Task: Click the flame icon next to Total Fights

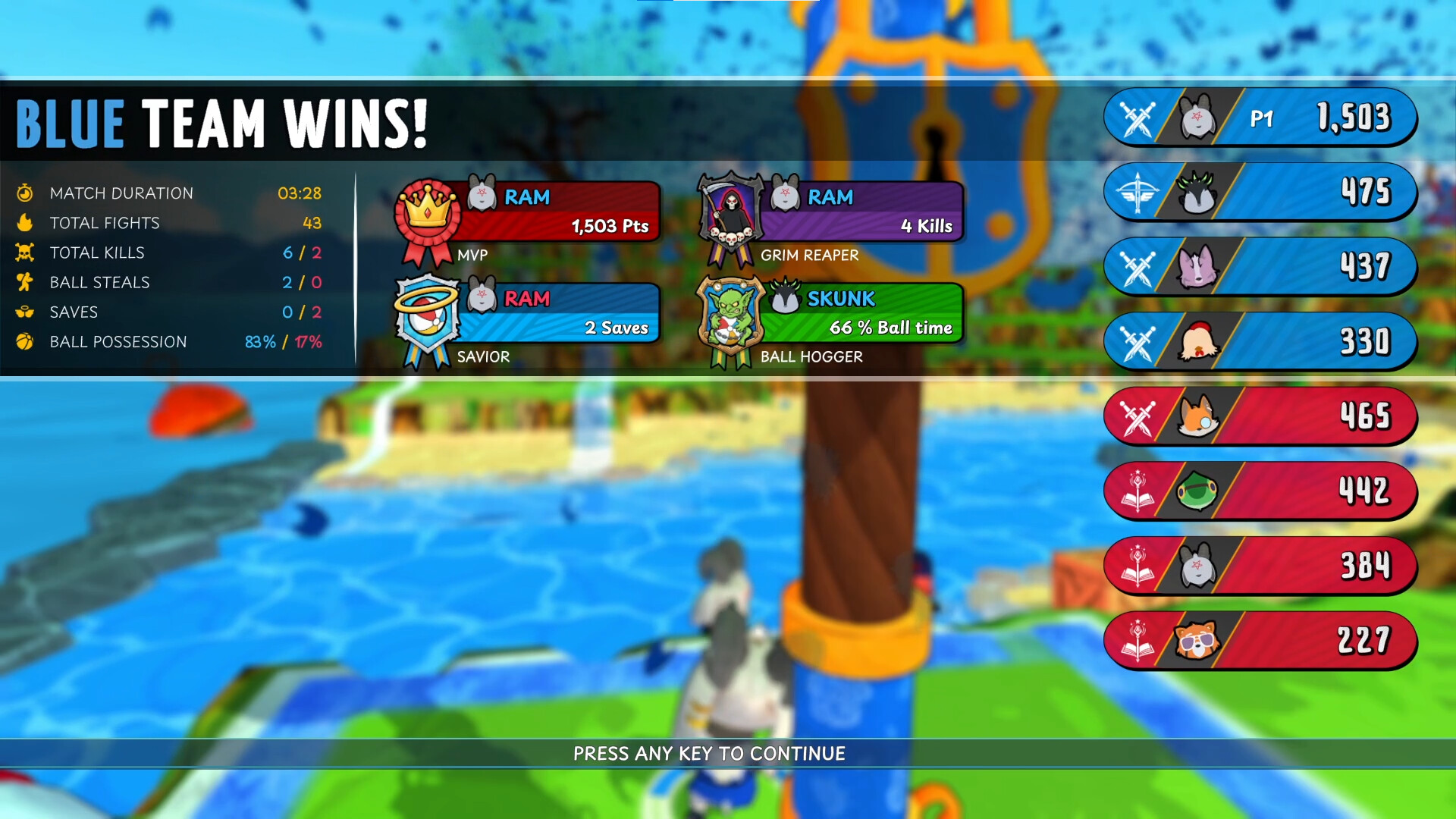Action: [26, 222]
